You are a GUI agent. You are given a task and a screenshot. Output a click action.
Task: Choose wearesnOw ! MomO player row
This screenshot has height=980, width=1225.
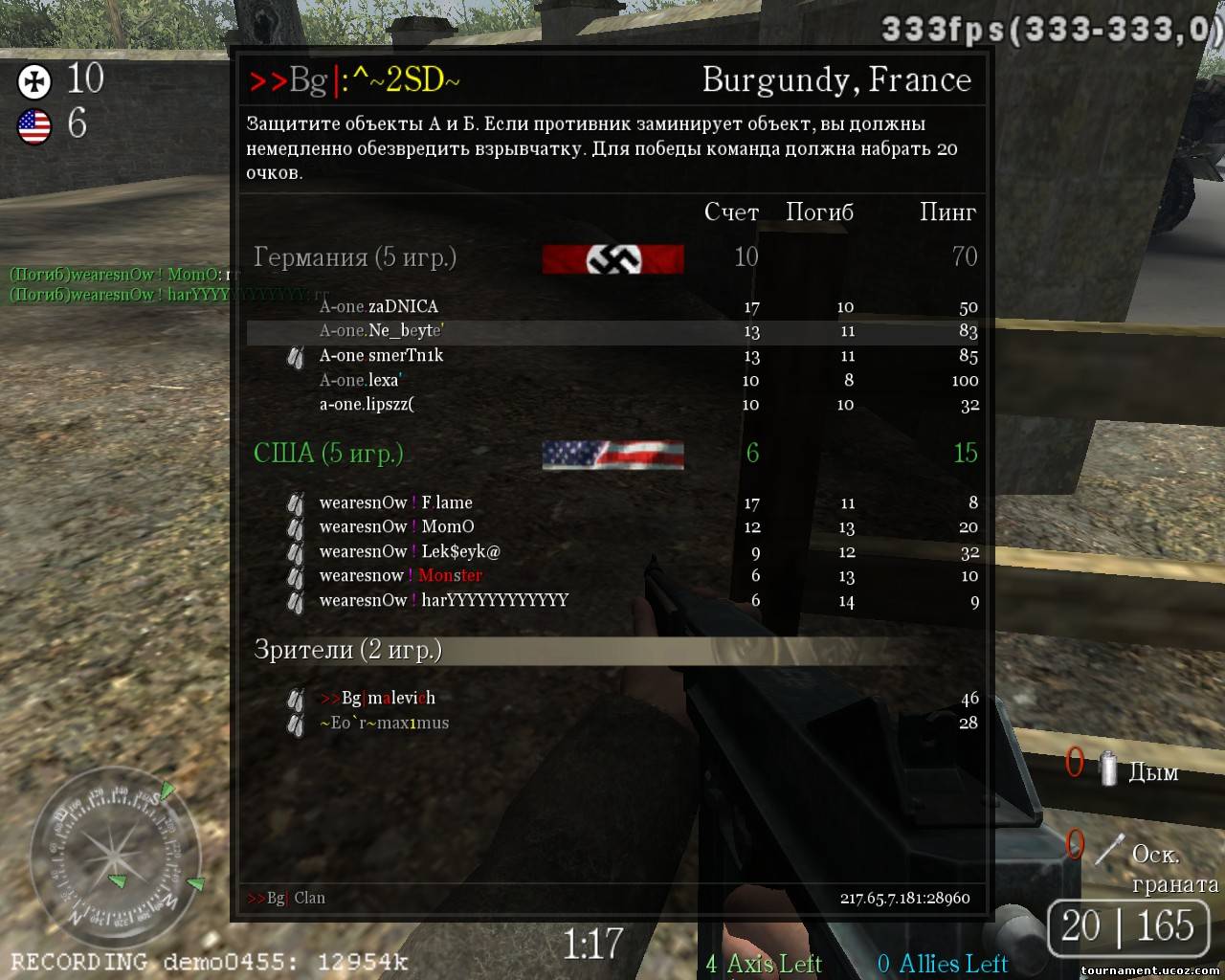click(396, 527)
